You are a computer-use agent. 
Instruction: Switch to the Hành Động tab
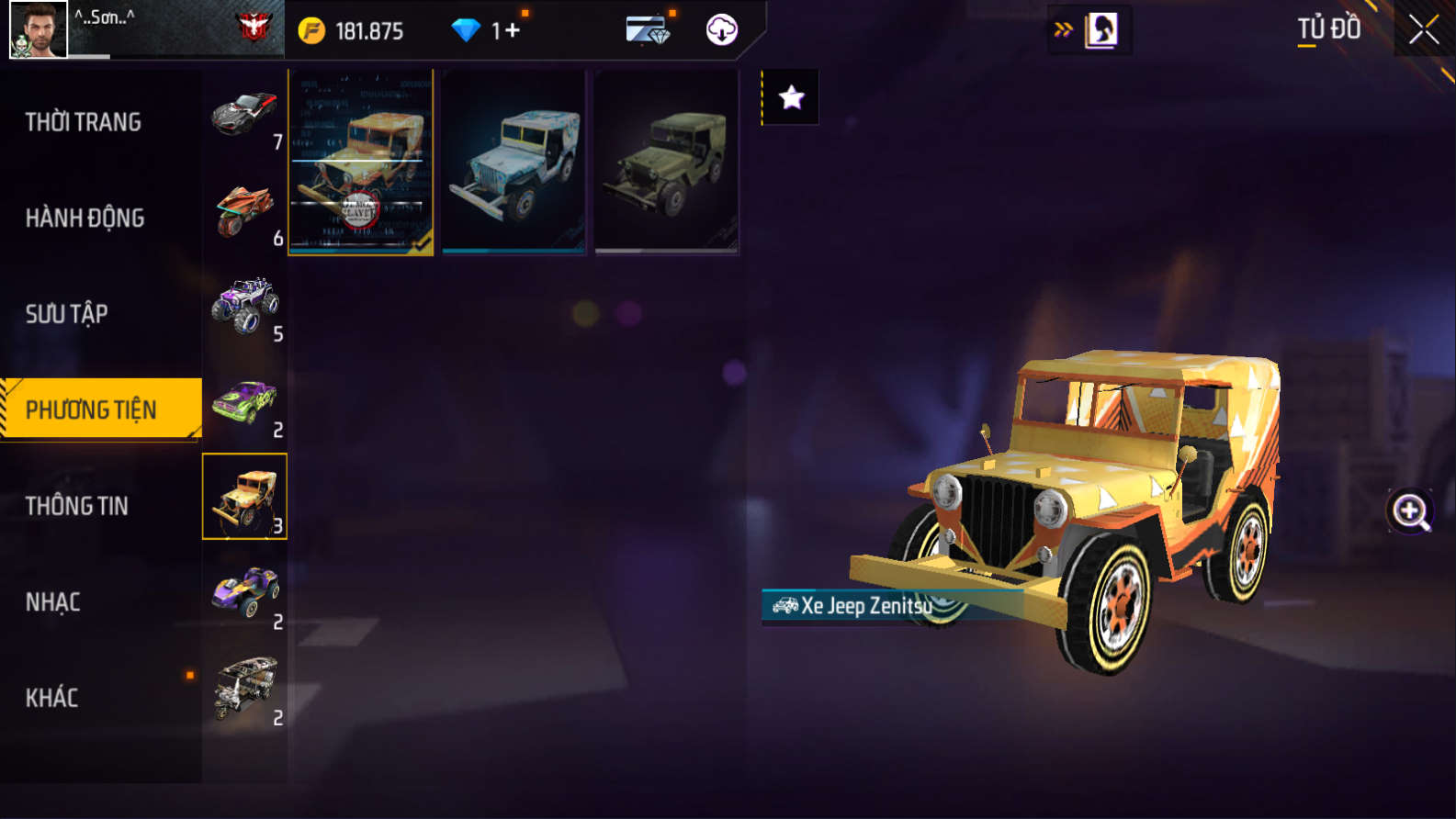[85, 219]
